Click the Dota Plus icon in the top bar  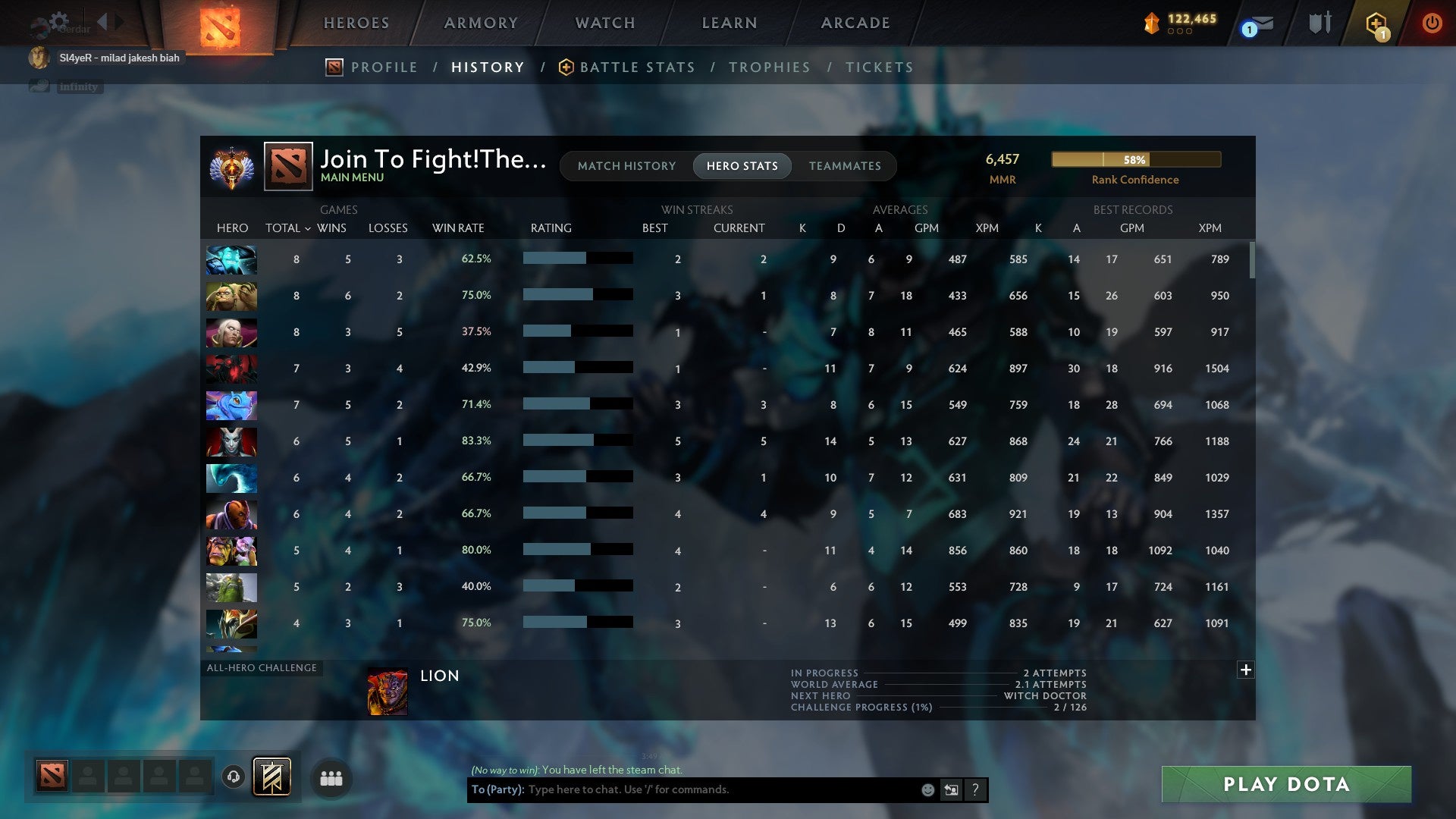1375,23
